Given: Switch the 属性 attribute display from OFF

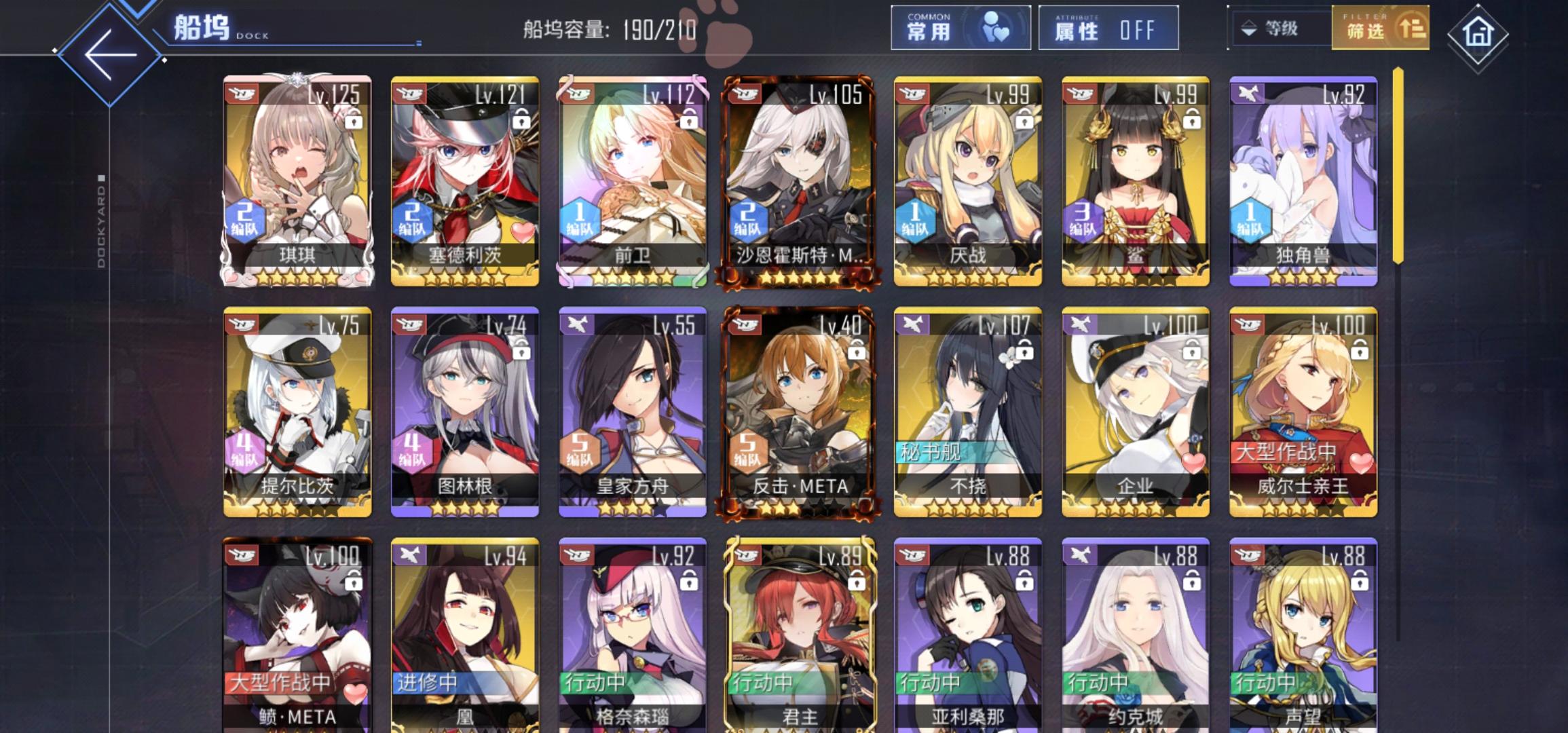Looking at the screenshot, I should pyautogui.click(x=1111, y=30).
